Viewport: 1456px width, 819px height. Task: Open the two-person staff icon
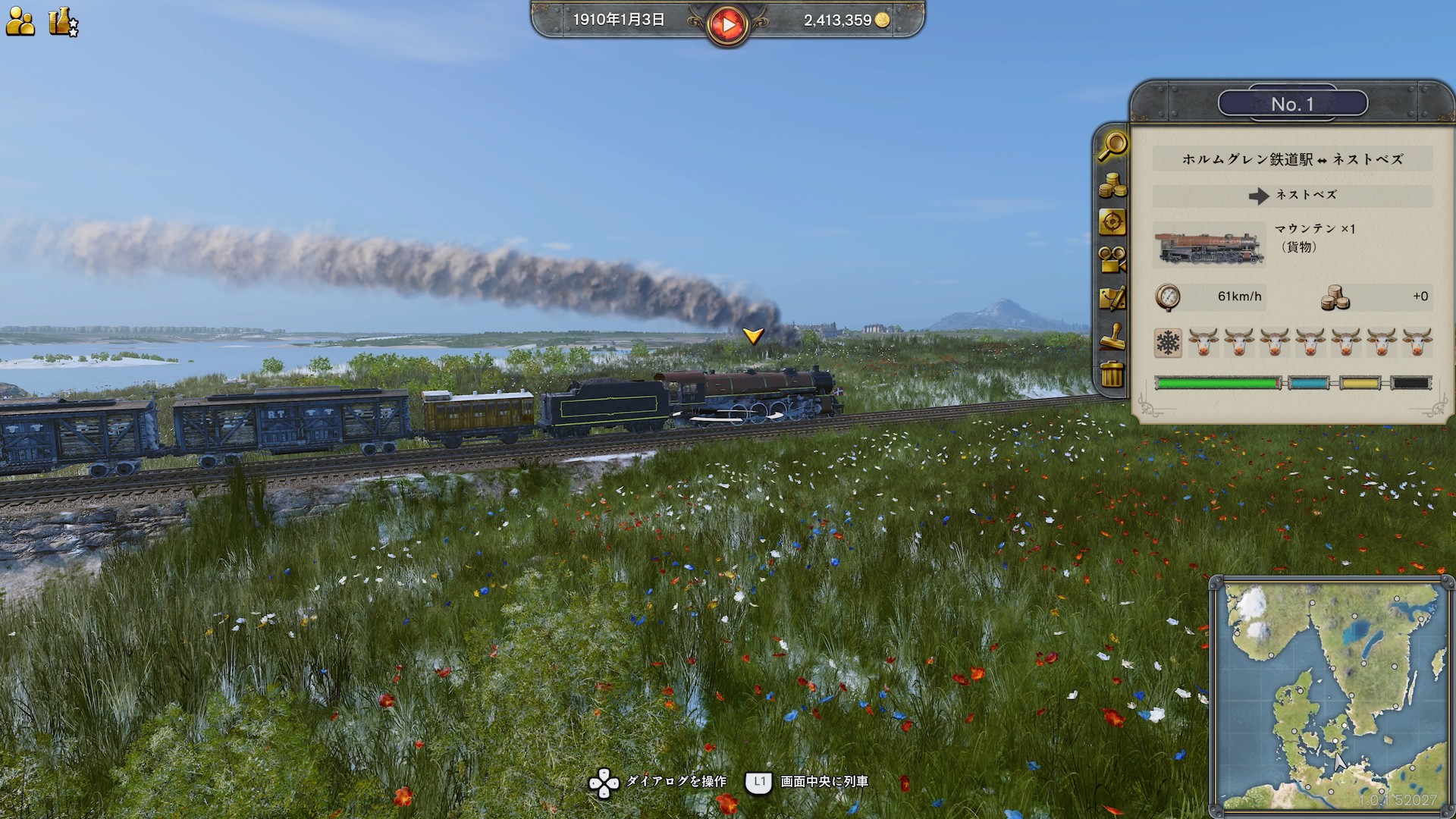tap(20, 22)
